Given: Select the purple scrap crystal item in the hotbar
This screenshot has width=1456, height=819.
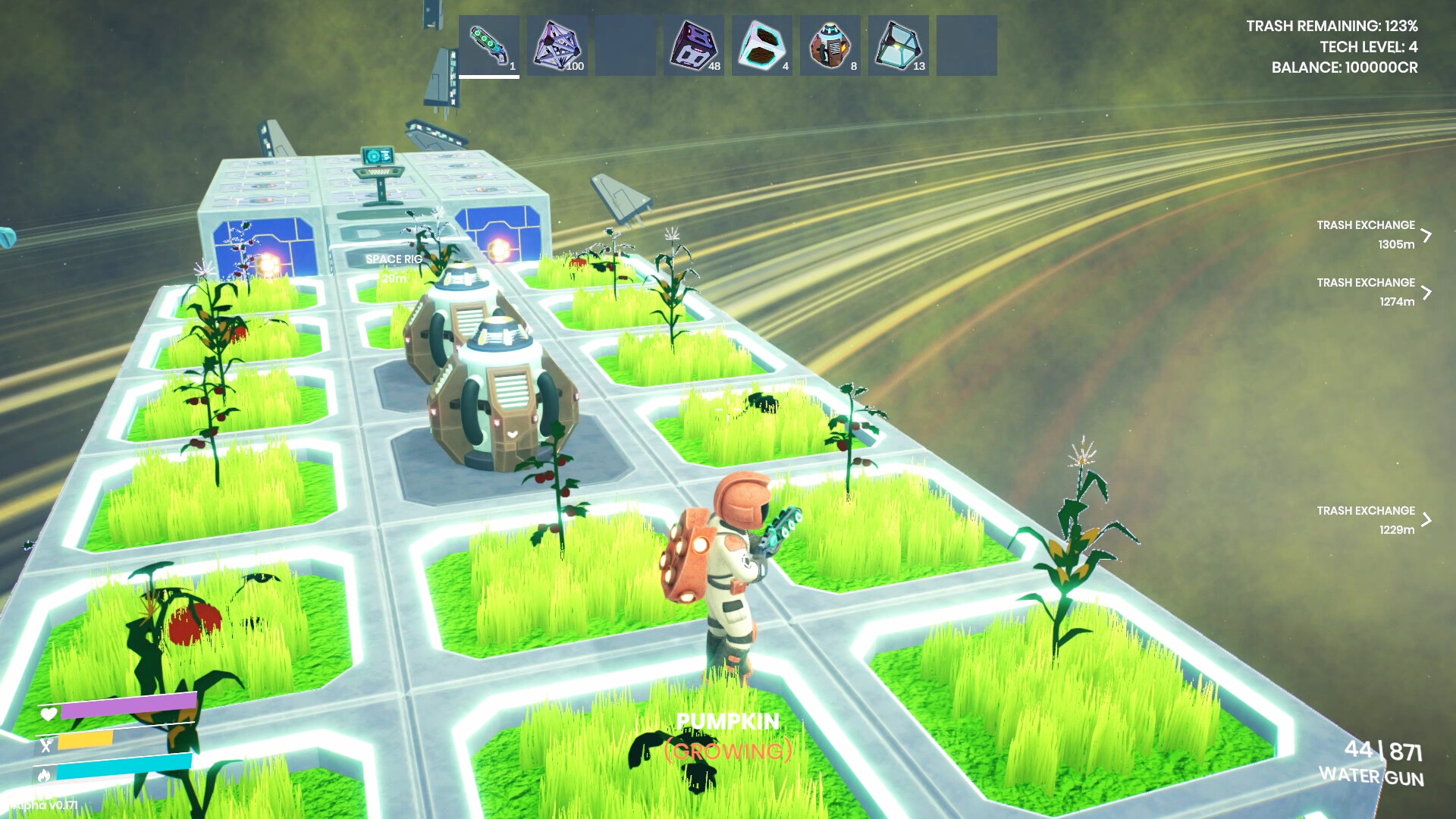Looking at the screenshot, I should (x=558, y=44).
